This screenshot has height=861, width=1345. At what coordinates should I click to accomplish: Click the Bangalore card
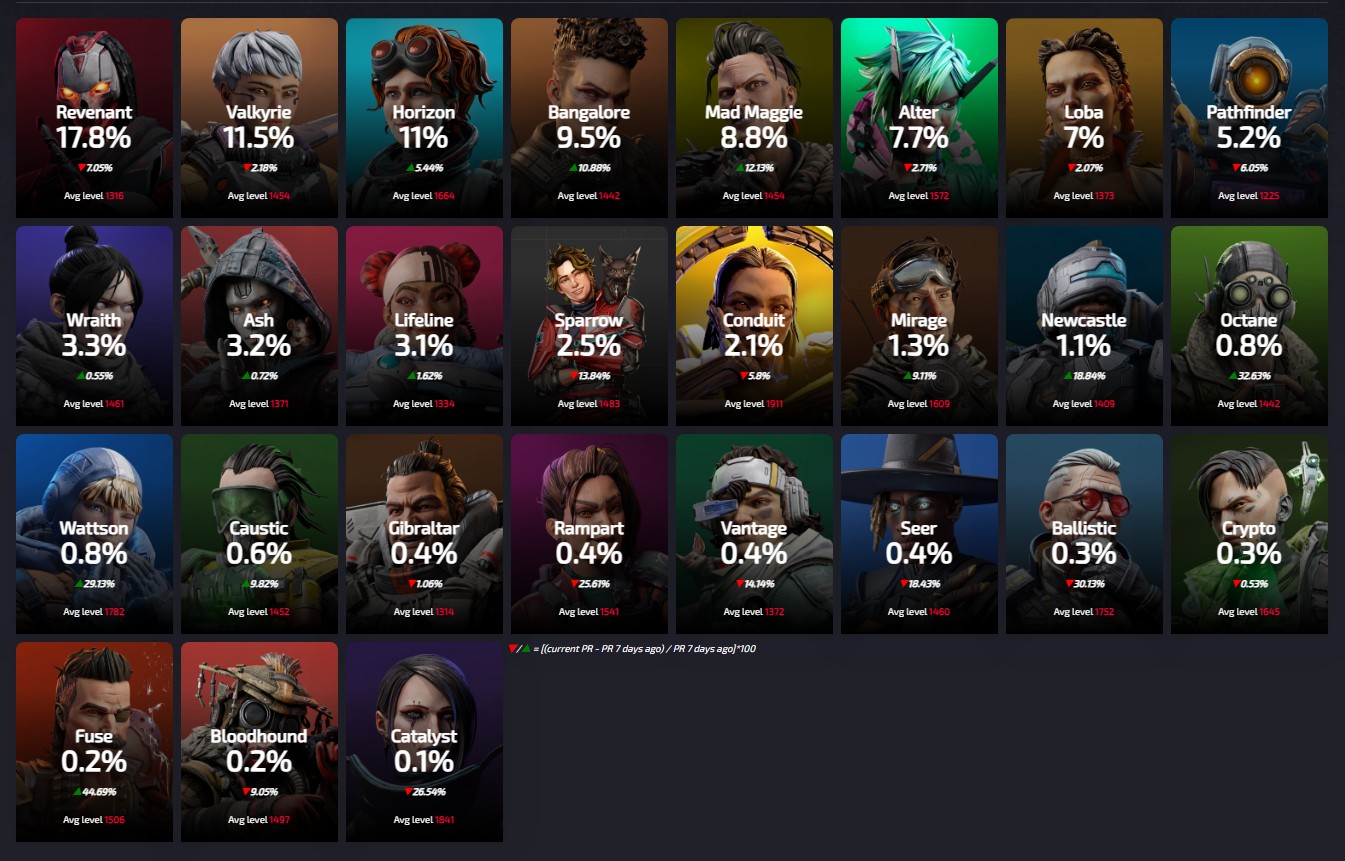click(x=589, y=118)
